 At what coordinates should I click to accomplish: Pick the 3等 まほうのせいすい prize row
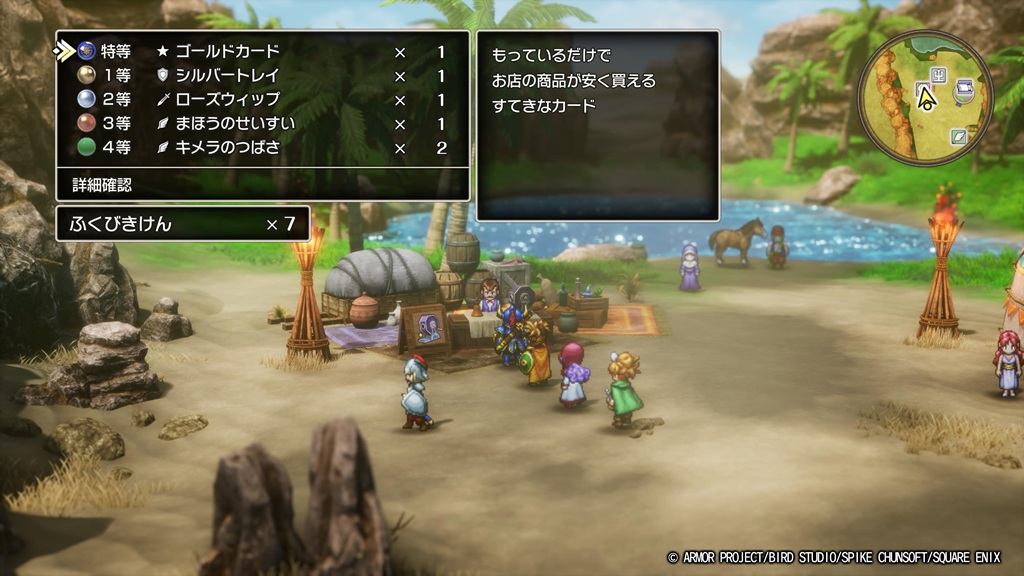(x=262, y=124)
